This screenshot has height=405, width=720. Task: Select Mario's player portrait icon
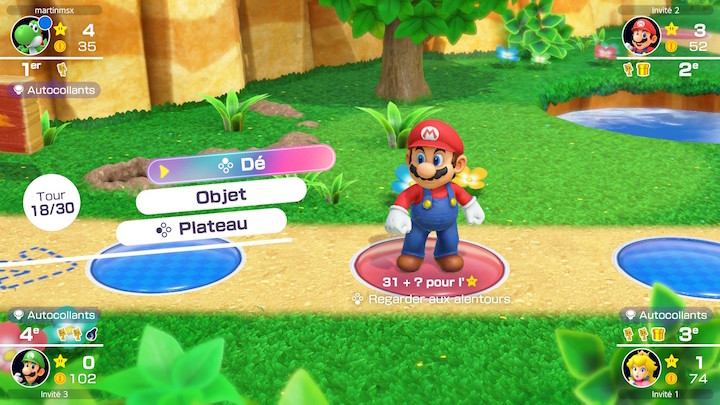coord(641,37)
